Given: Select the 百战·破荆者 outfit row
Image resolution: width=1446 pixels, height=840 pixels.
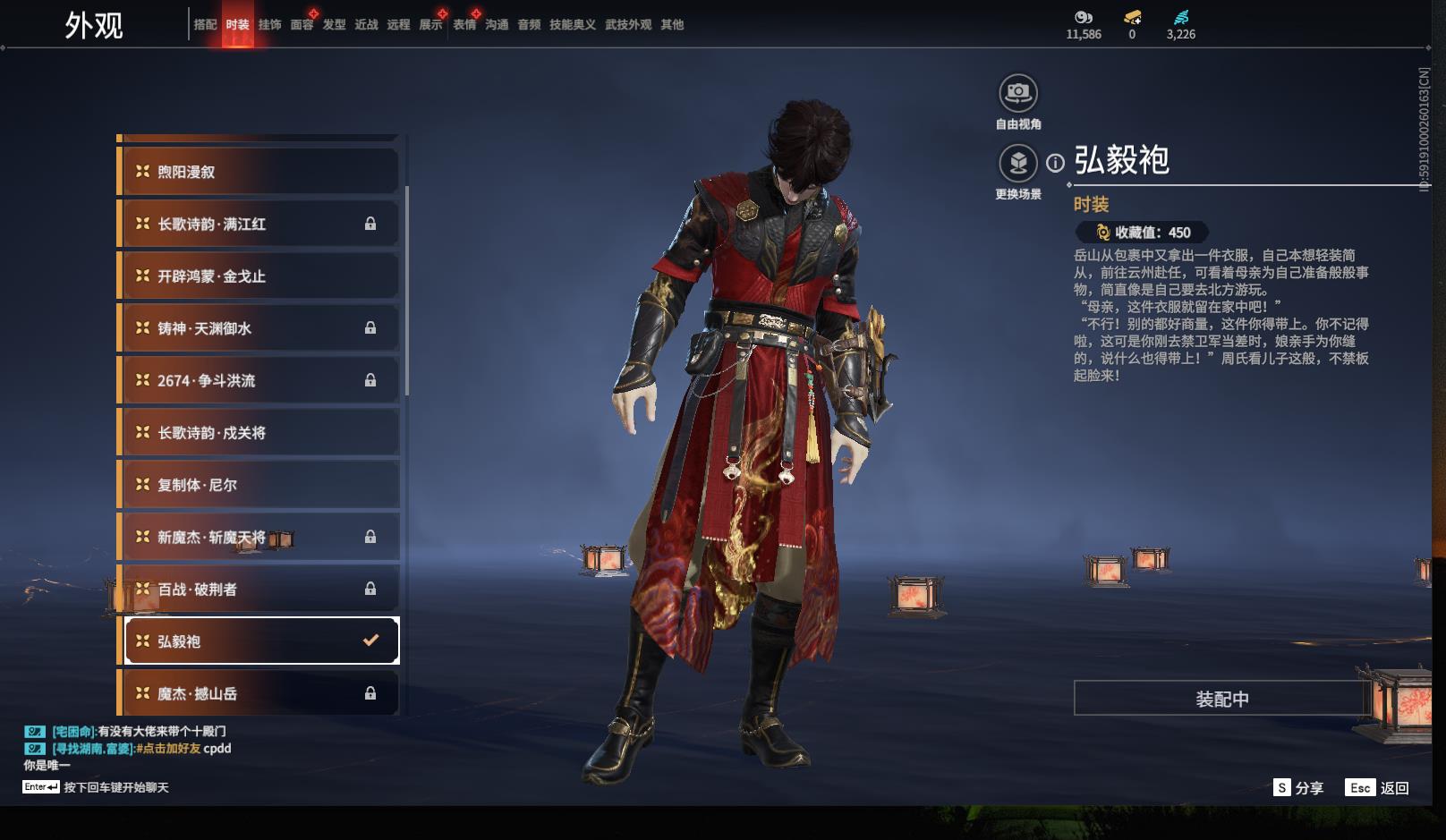Looking at the screenshot, I should point(259,590).
